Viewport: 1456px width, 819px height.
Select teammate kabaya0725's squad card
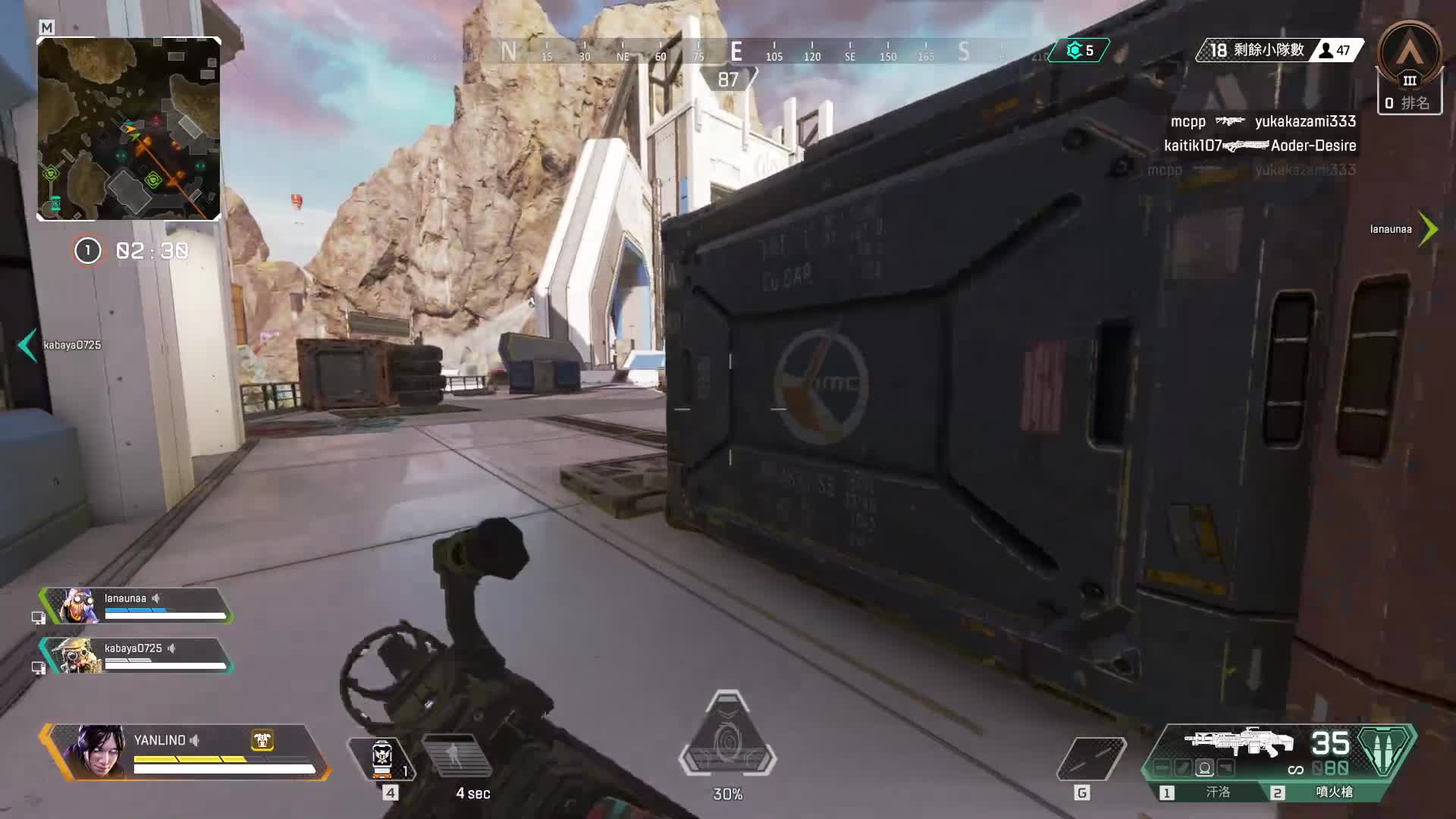136,656
